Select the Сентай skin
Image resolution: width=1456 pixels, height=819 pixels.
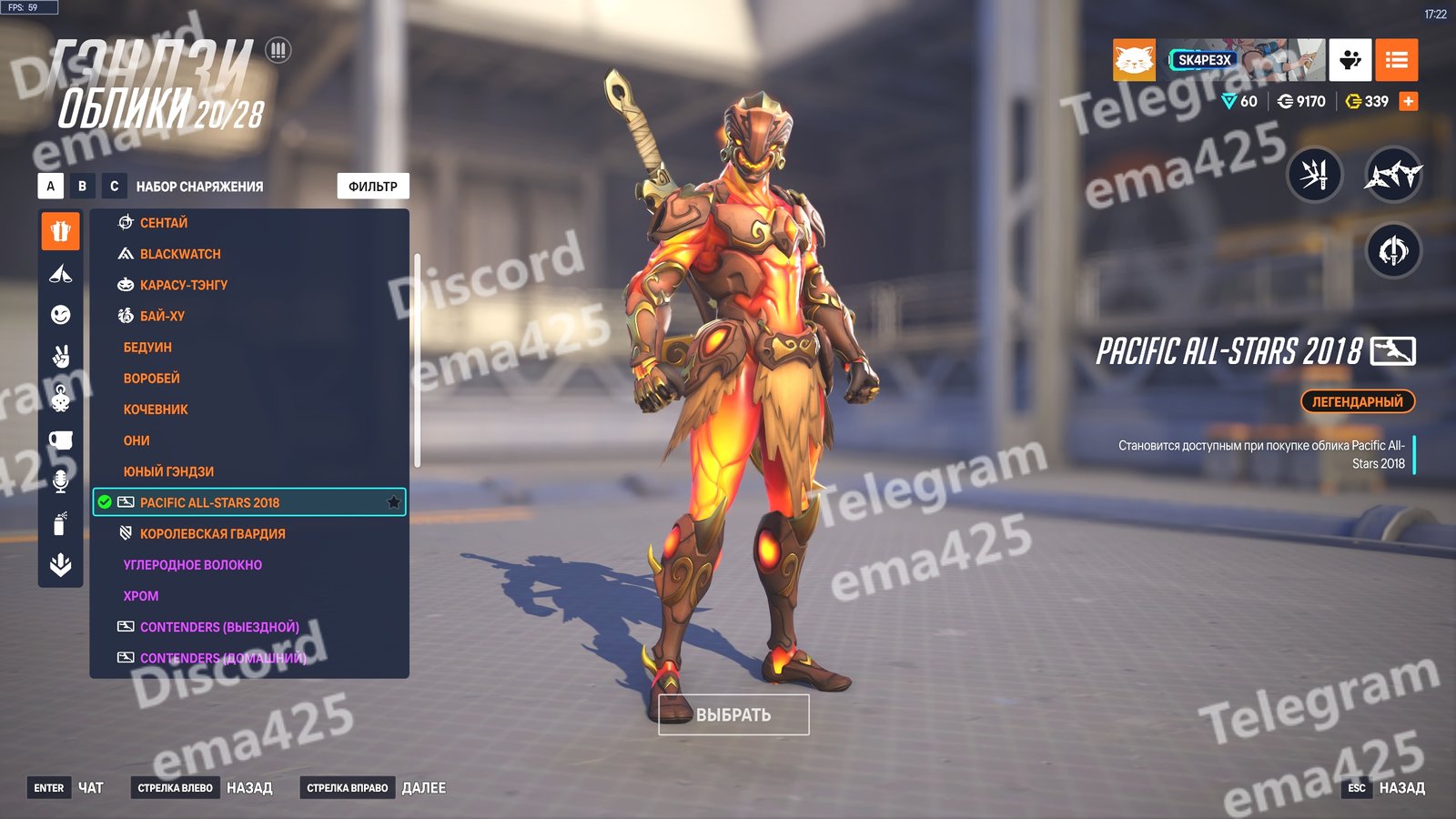tap(164, 223)
